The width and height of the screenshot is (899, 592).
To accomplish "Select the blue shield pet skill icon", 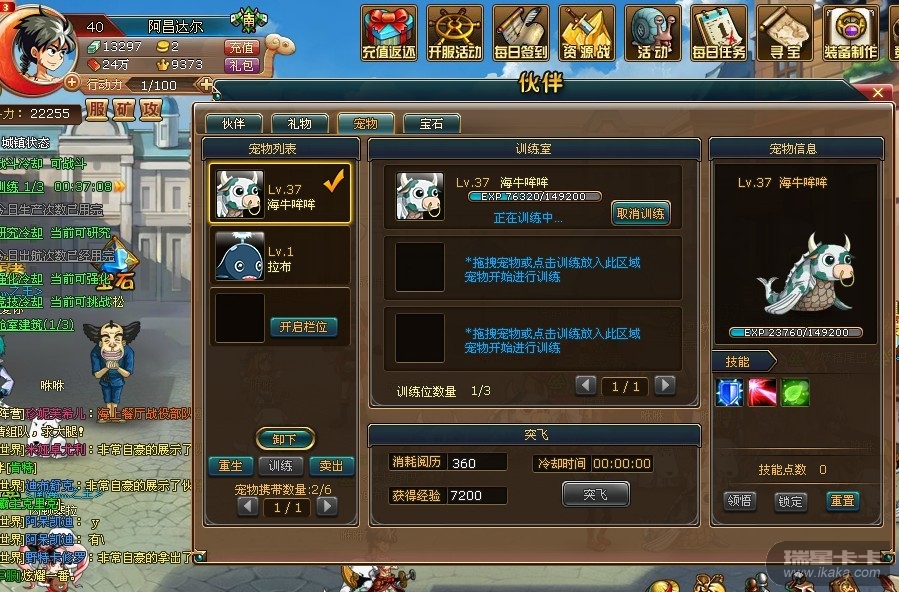I will pos(729,392).
